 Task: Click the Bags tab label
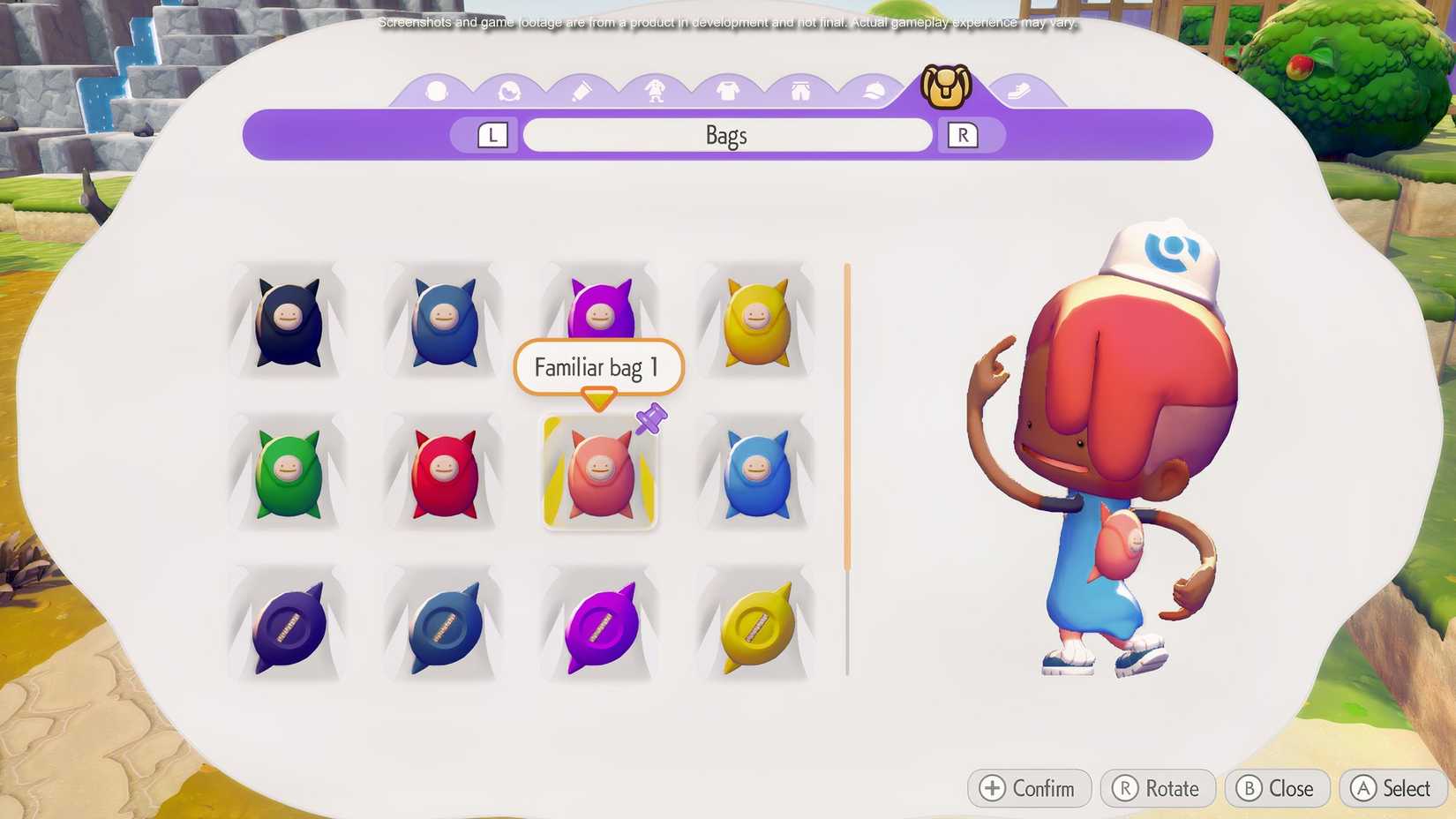pos(725,134)
